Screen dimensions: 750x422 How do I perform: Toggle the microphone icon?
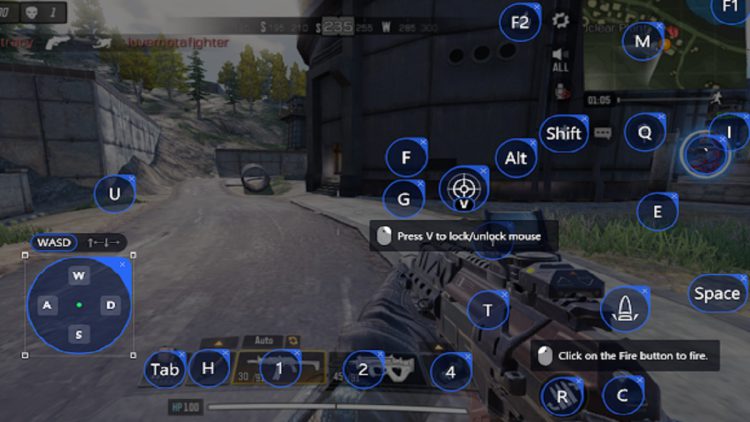tap(561, 91)
